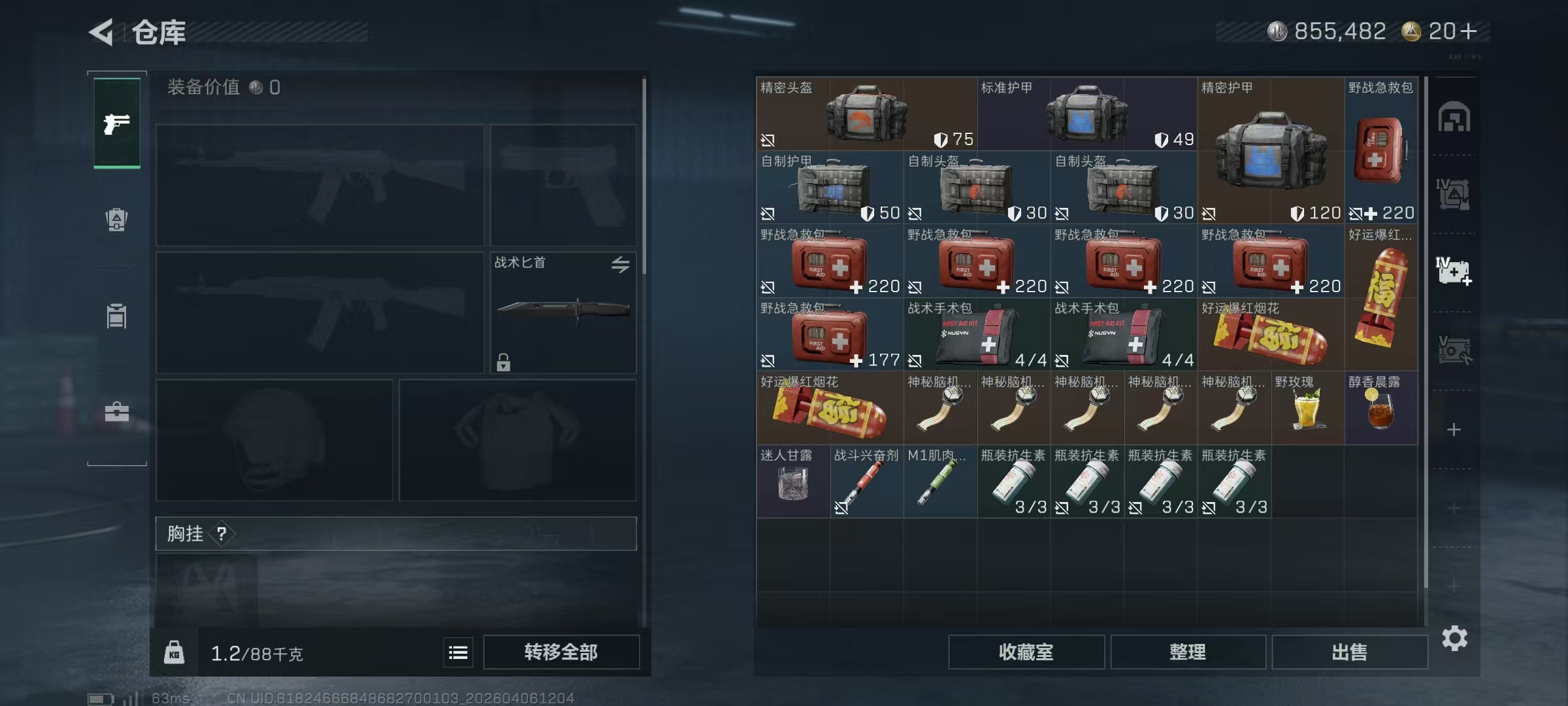Open the briefcase icon on left sidebar
The width and height of the screenshot is (1568, 706).
pyautogui.click(x=116, y=412)
